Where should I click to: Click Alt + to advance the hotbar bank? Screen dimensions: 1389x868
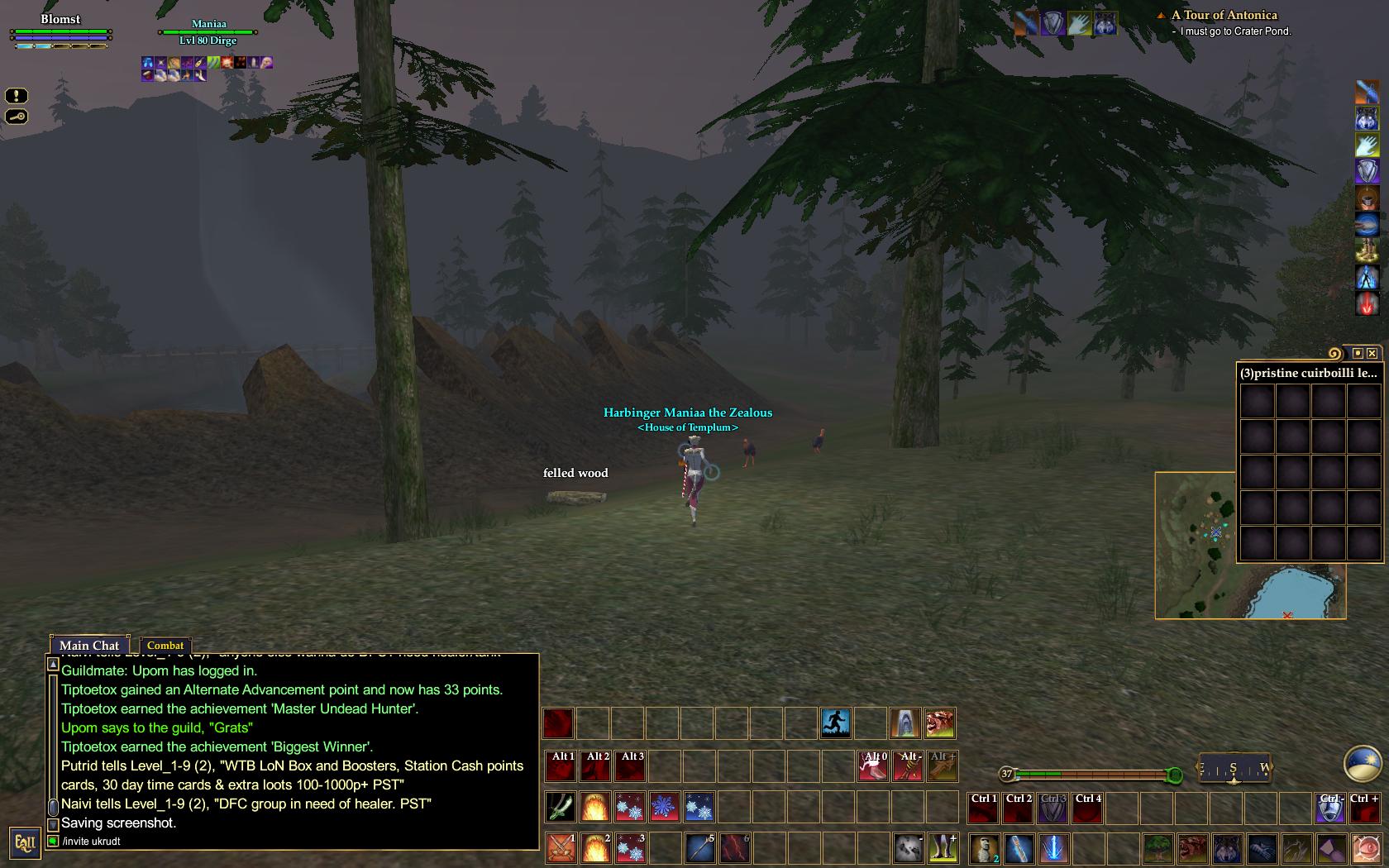click(942, 765)
